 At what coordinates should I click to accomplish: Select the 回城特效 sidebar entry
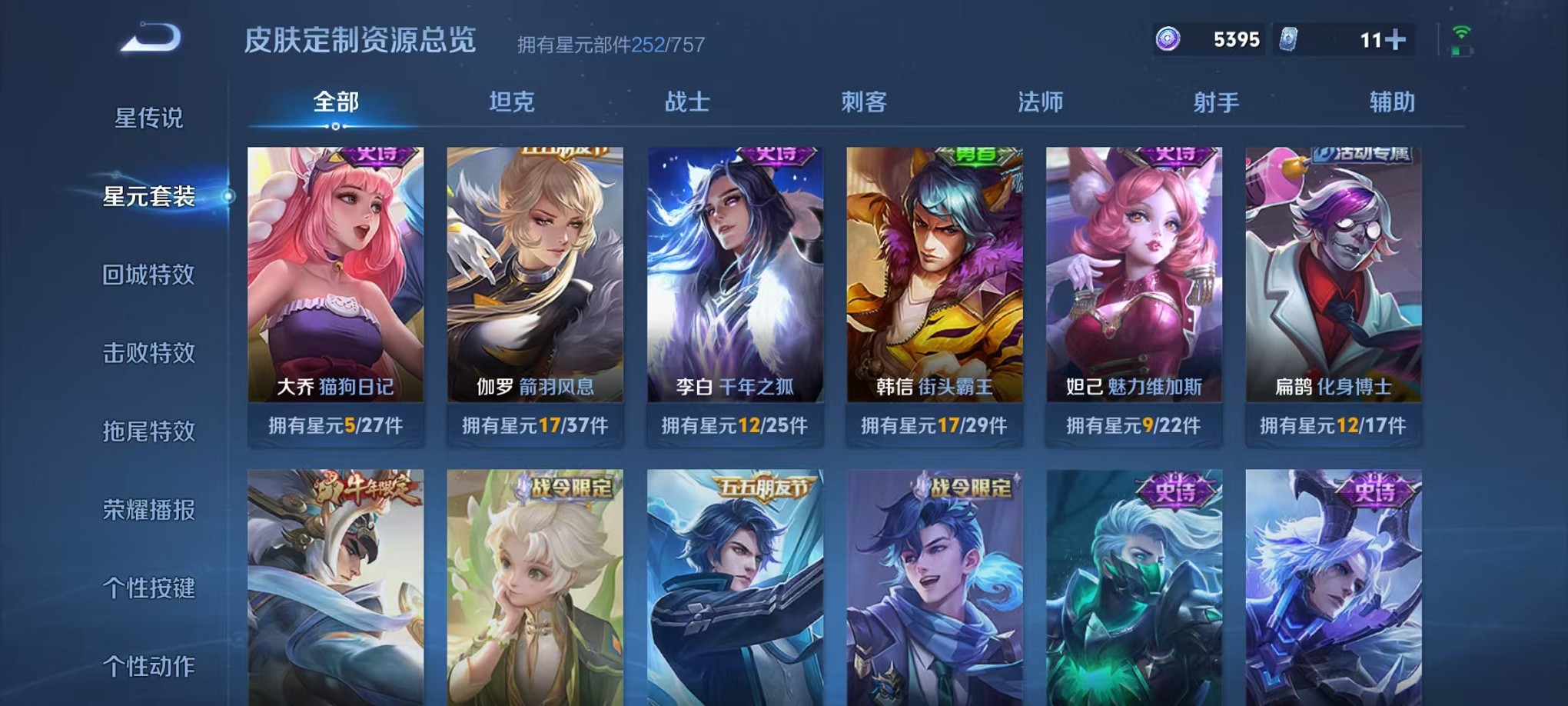tap(148, 274)
